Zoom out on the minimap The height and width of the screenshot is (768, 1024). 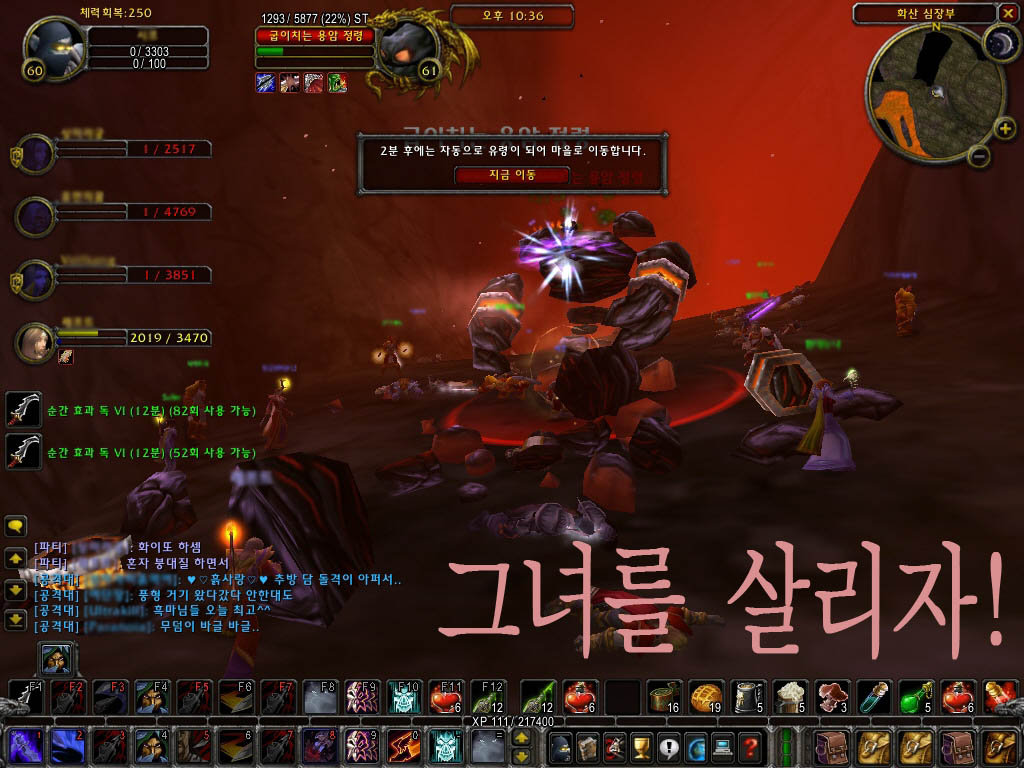coord(979,156)
